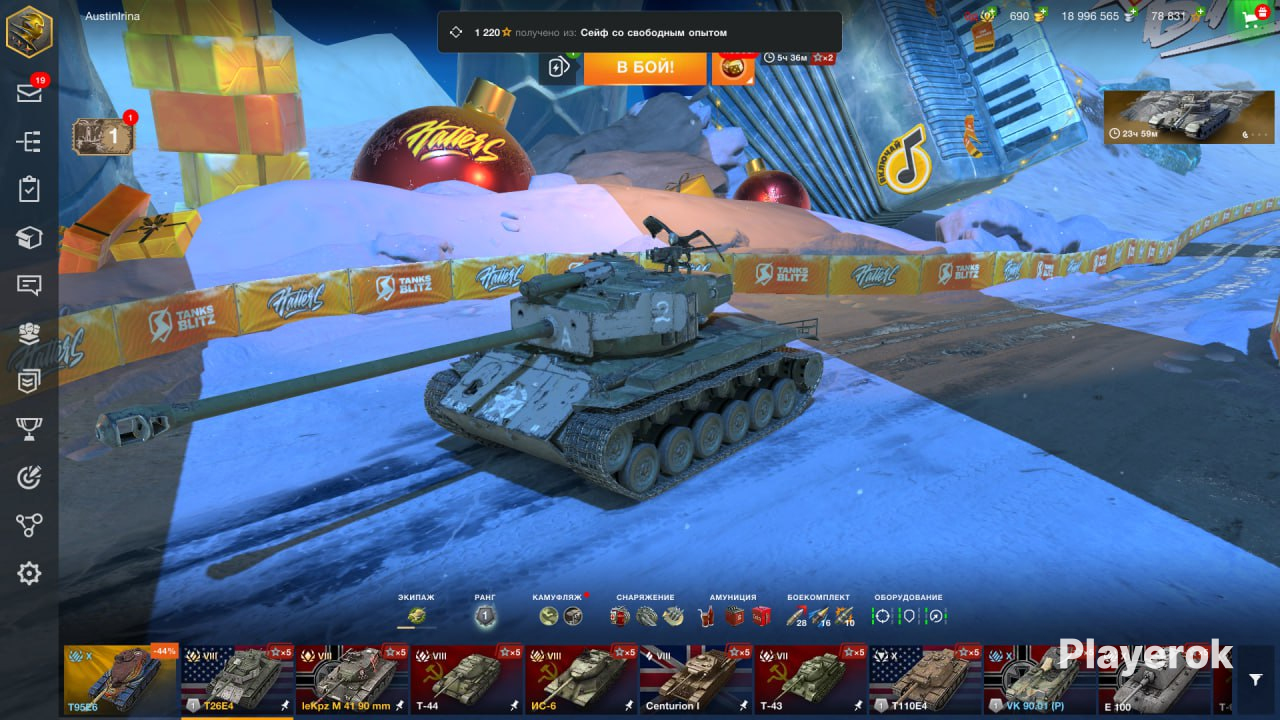This screenshot has width=1280, height=720.
Task: Open the shopping cart store
Action: point(1251,17)
